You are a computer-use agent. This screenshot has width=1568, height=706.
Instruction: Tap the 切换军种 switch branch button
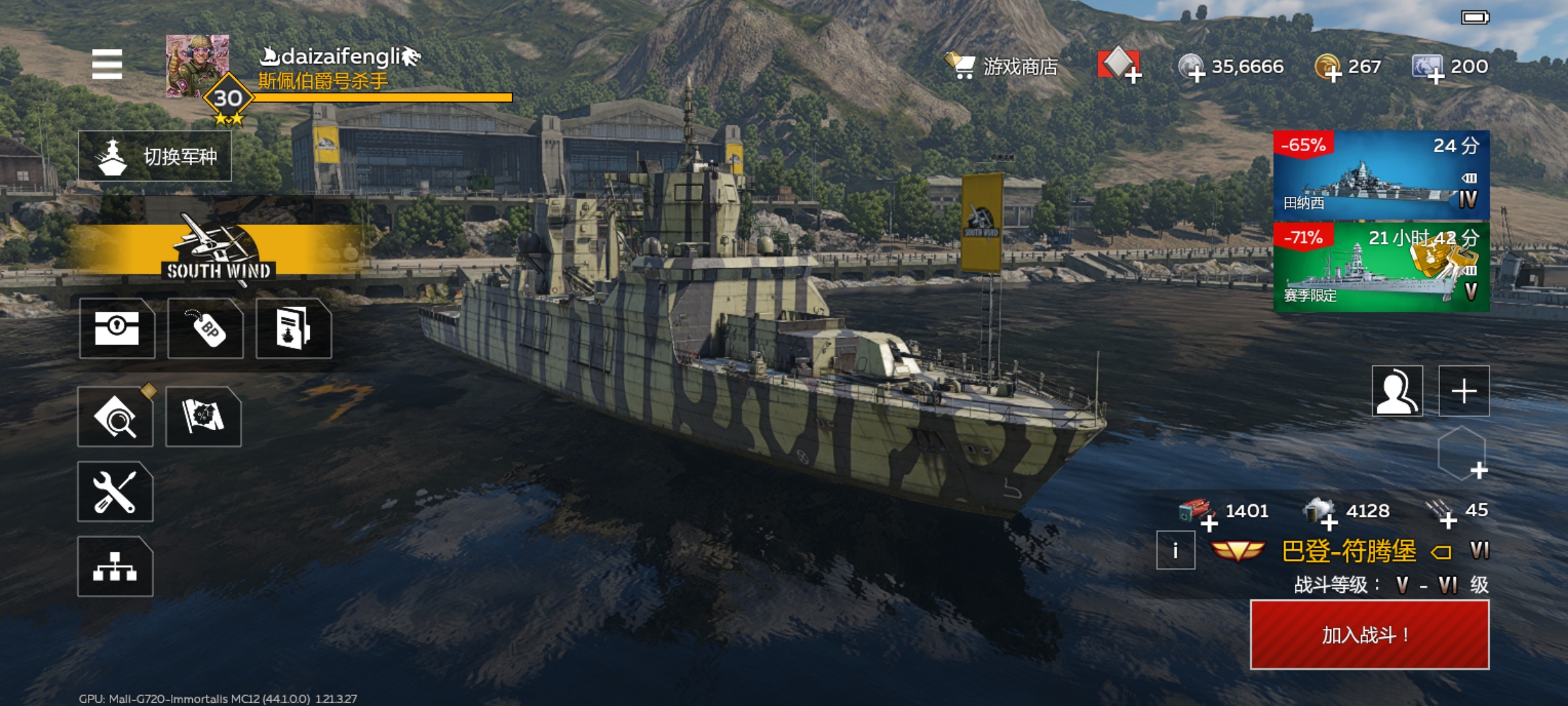155,156
